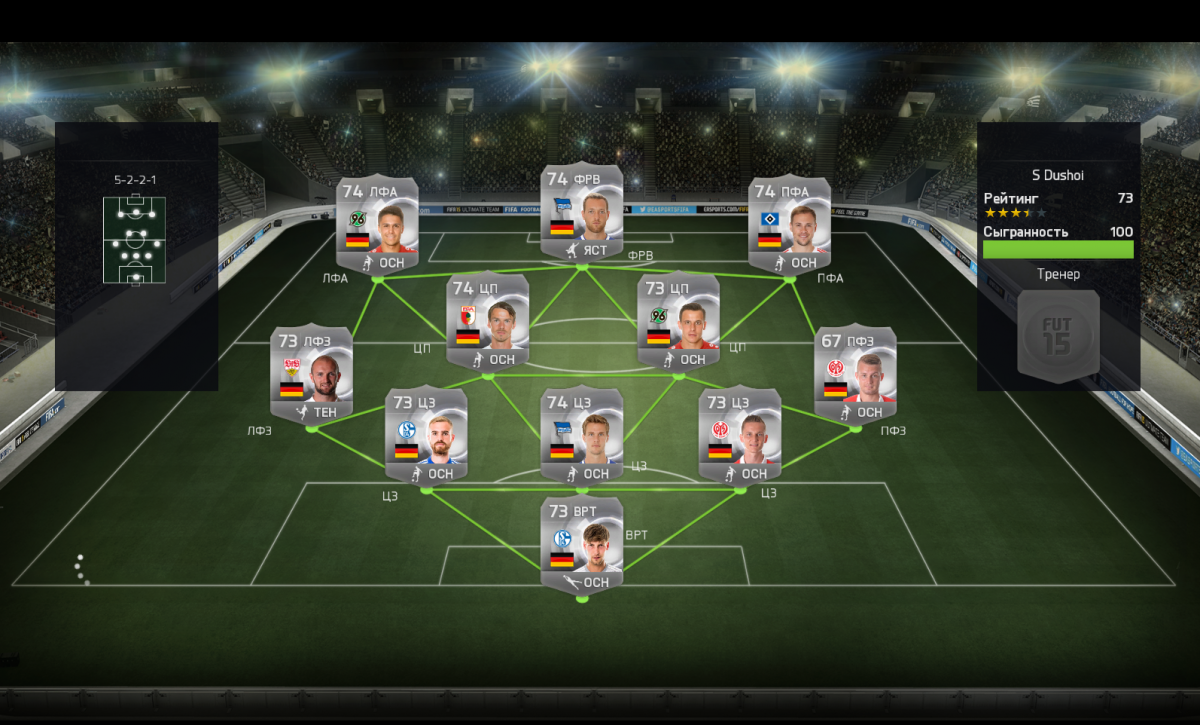Viewport: 1200px width, 725px height.
Task: Open the empty Тренер manager slot
Action: click(x=1058, y=337)
